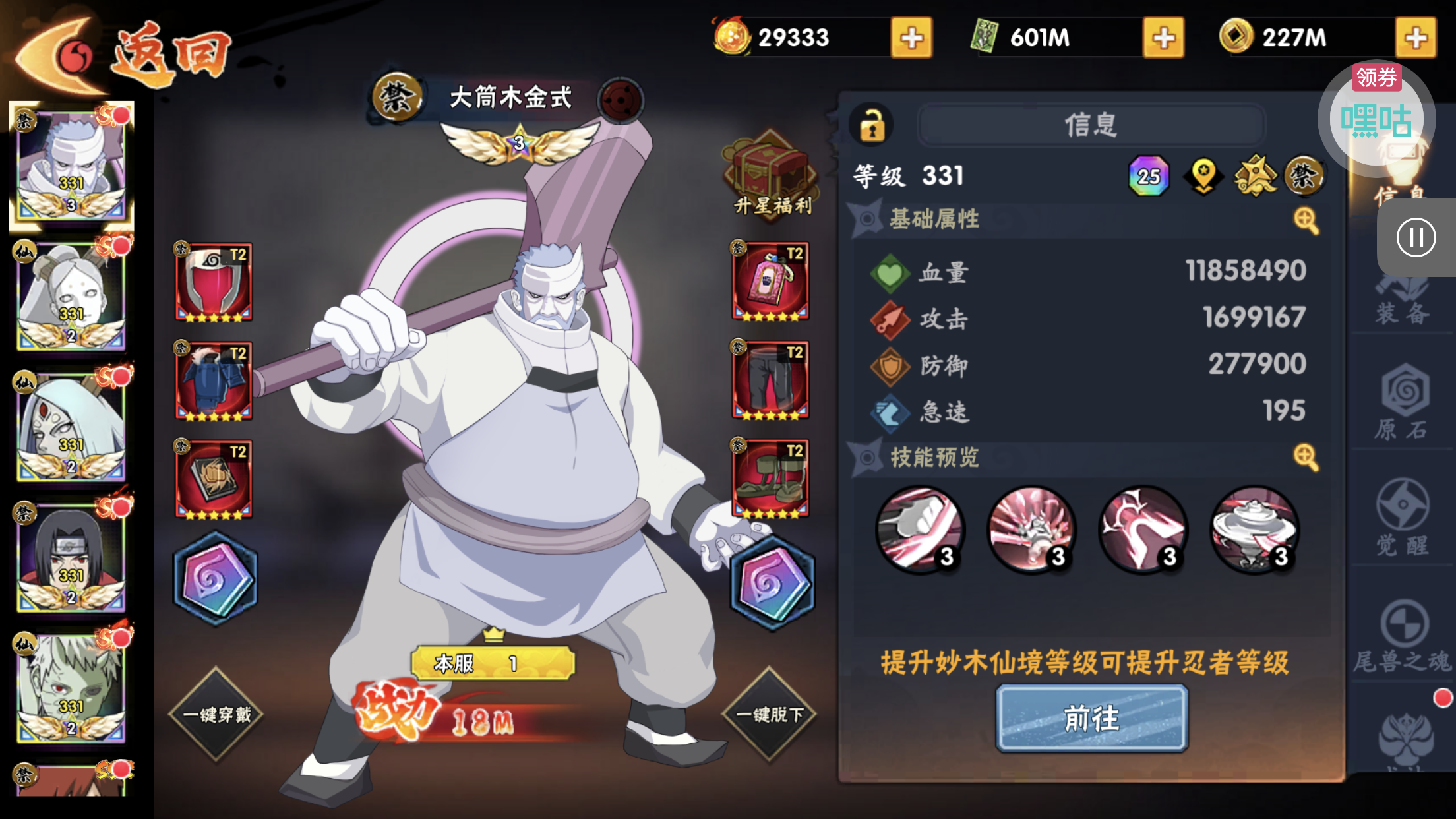Add EXP scrolls with plus button
Screen dimensions: 1456x819
click(1163, 38)
